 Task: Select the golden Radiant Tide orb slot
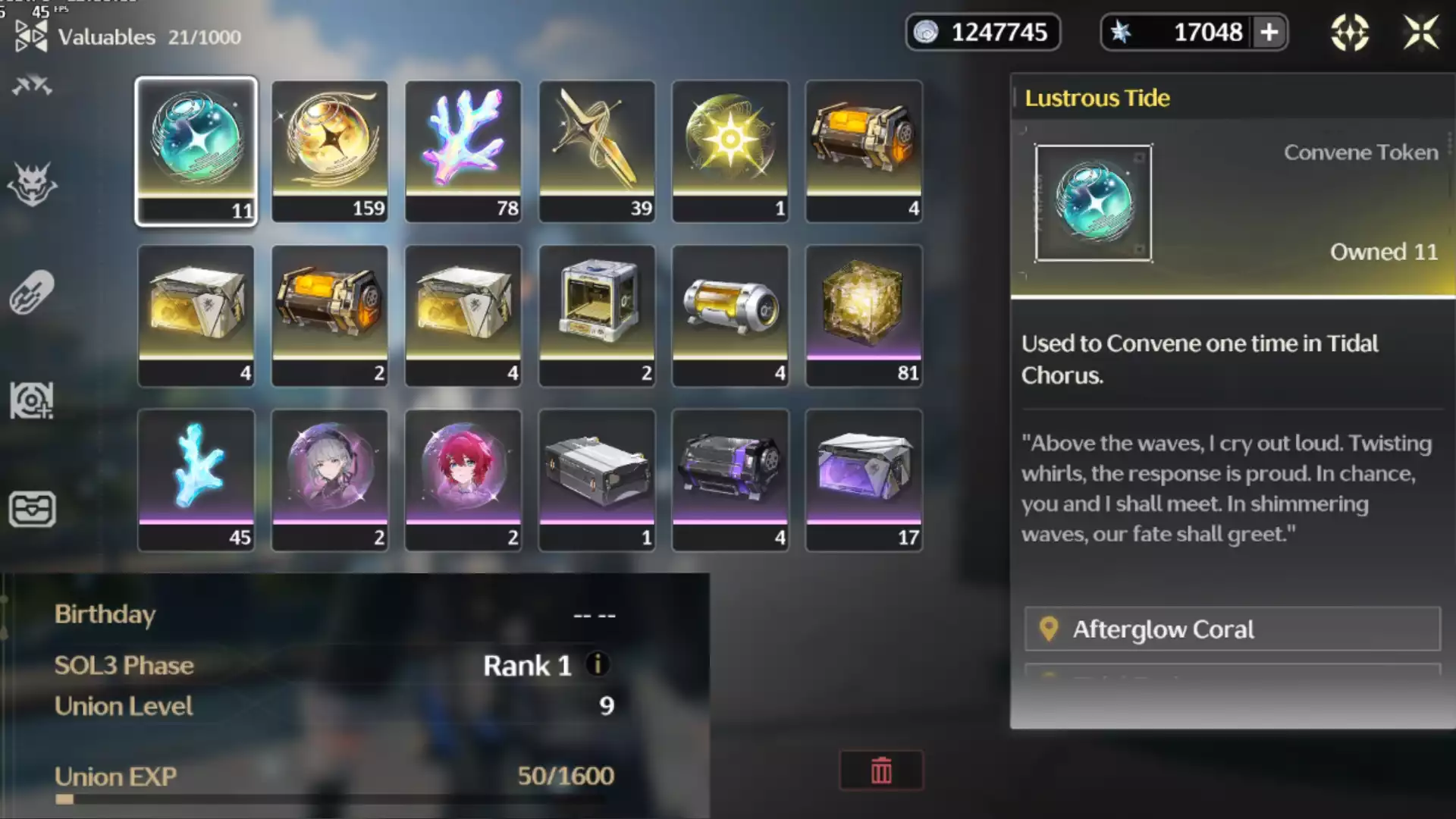[330, 150]
